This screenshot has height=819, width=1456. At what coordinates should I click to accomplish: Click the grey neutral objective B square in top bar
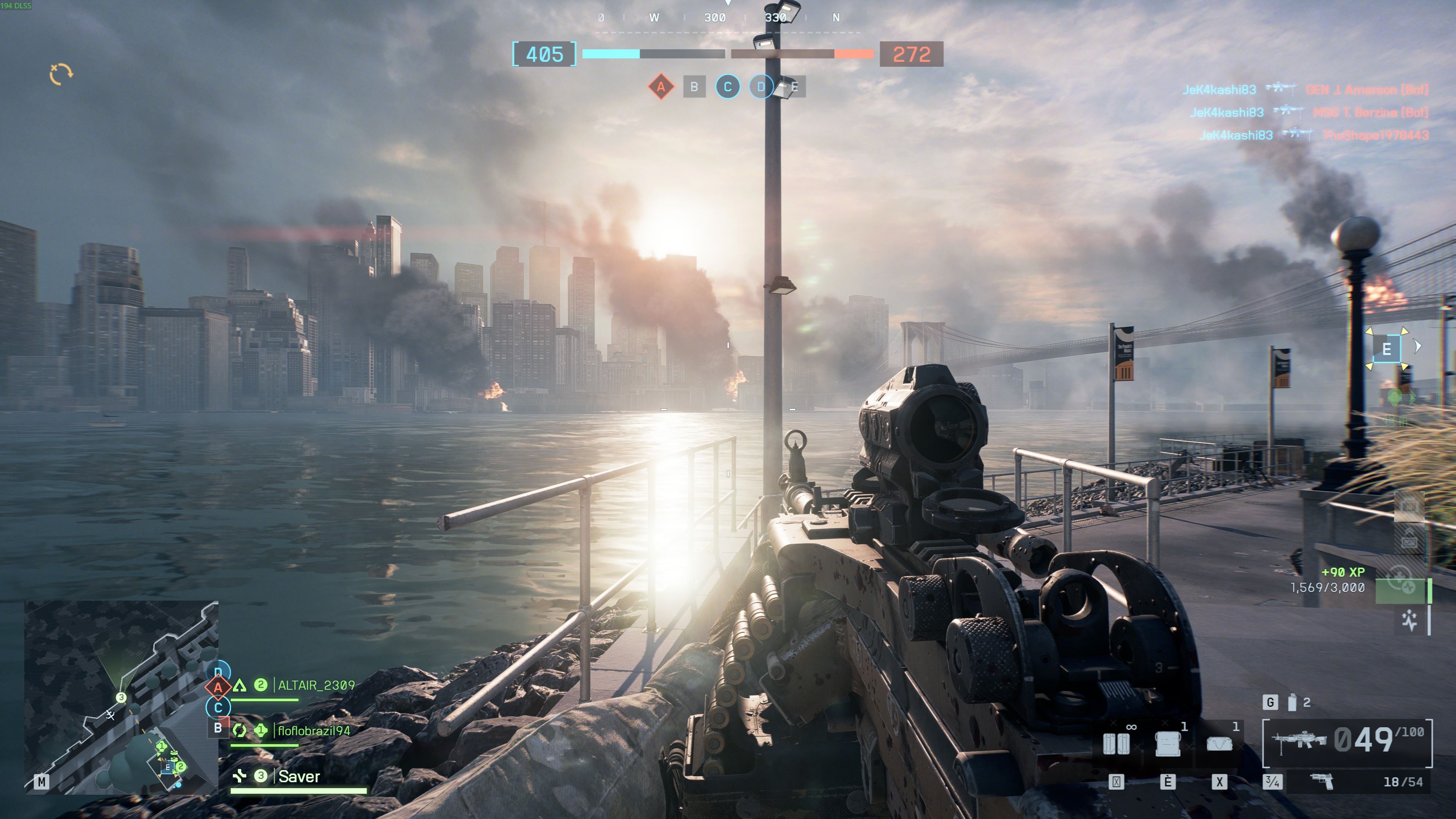[694, 87]
